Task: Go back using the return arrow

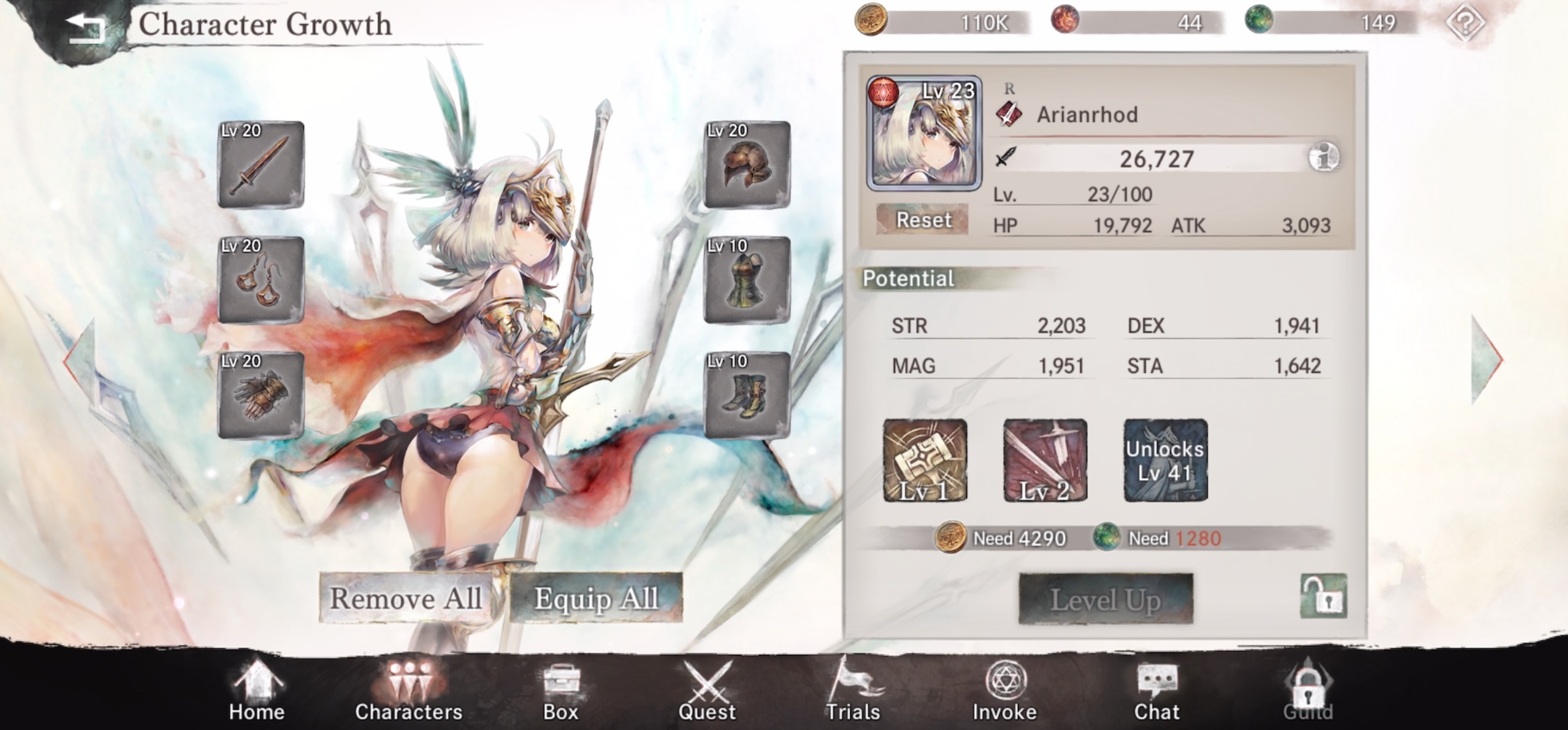Action: (85, 27)
